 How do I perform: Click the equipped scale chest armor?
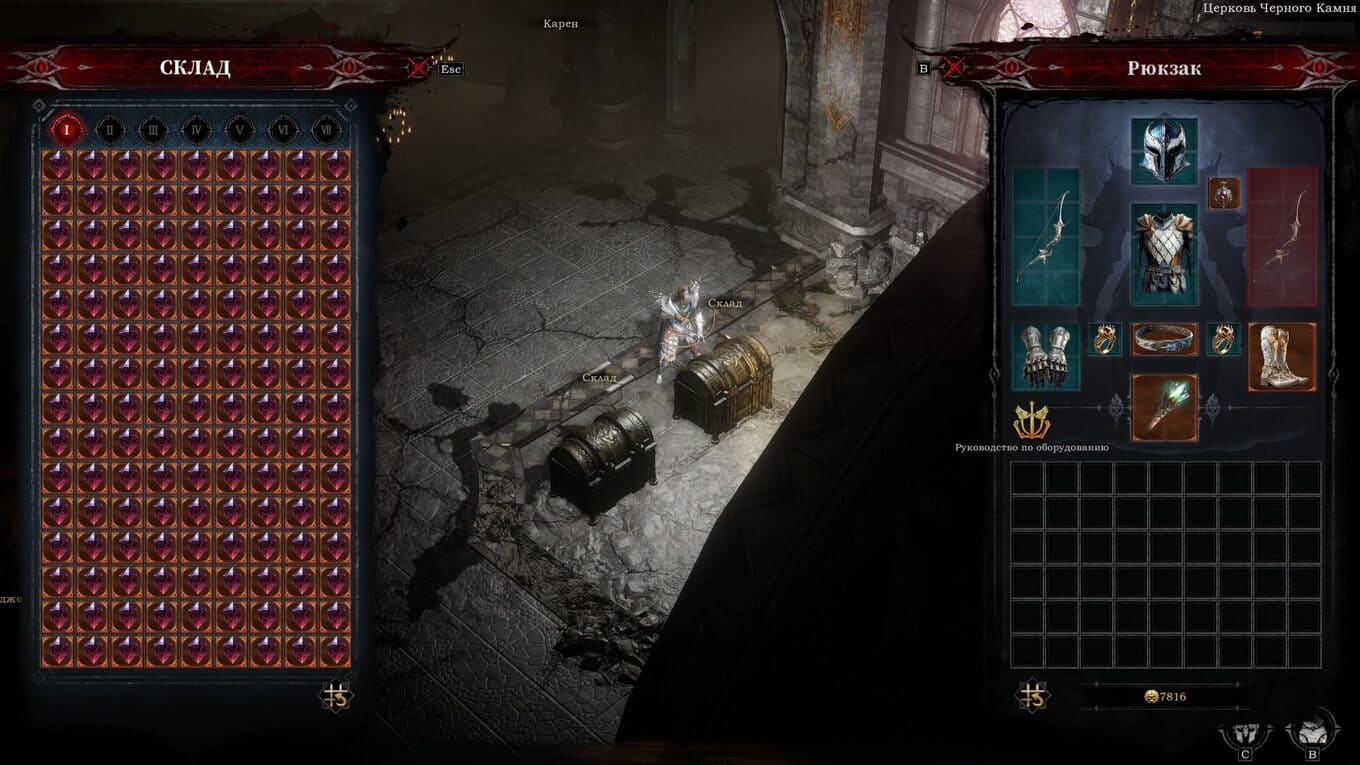[x=1163, y=254]
